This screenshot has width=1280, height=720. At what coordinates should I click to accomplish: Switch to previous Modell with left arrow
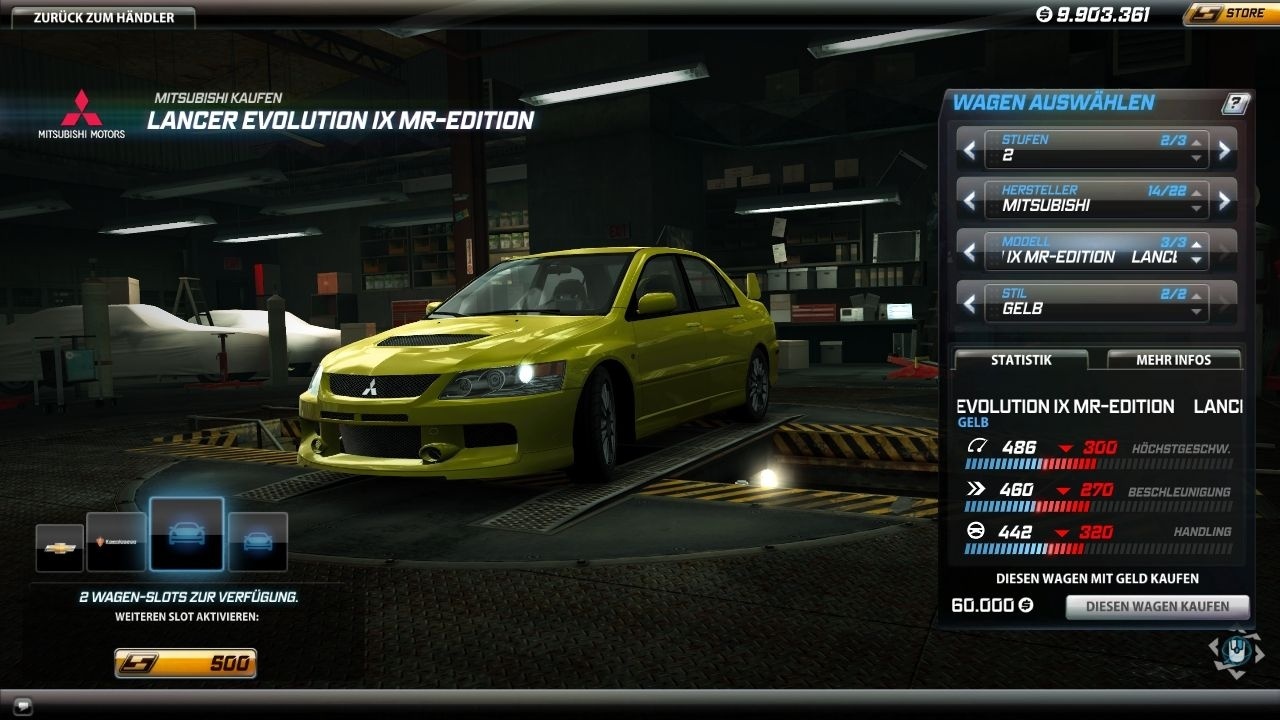(x=969, y=251)
